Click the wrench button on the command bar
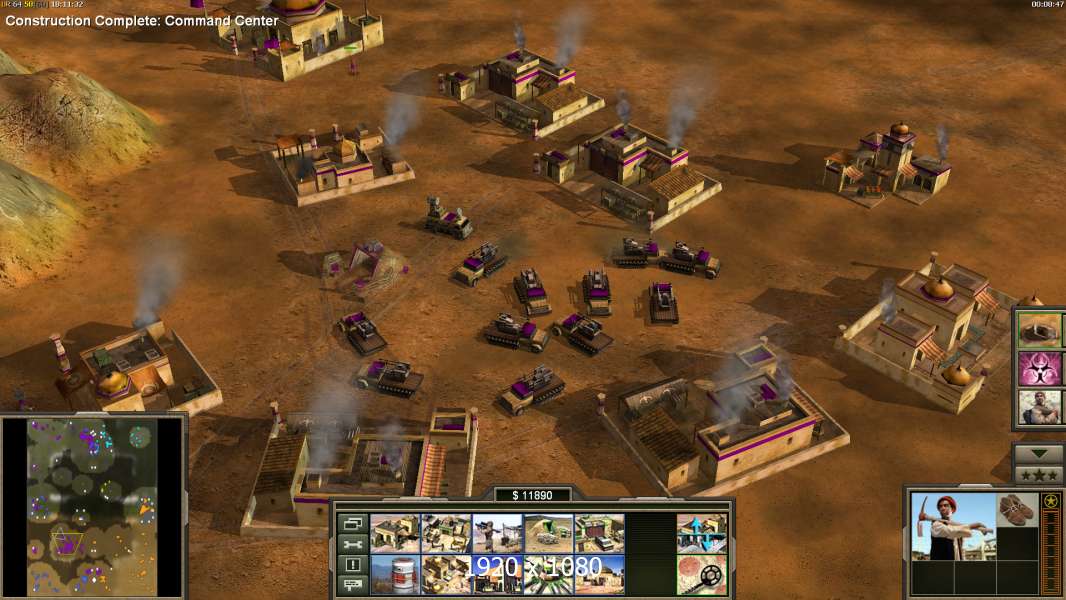The height and width of the screenshot is (600, 1066). [x=352, y=544]
